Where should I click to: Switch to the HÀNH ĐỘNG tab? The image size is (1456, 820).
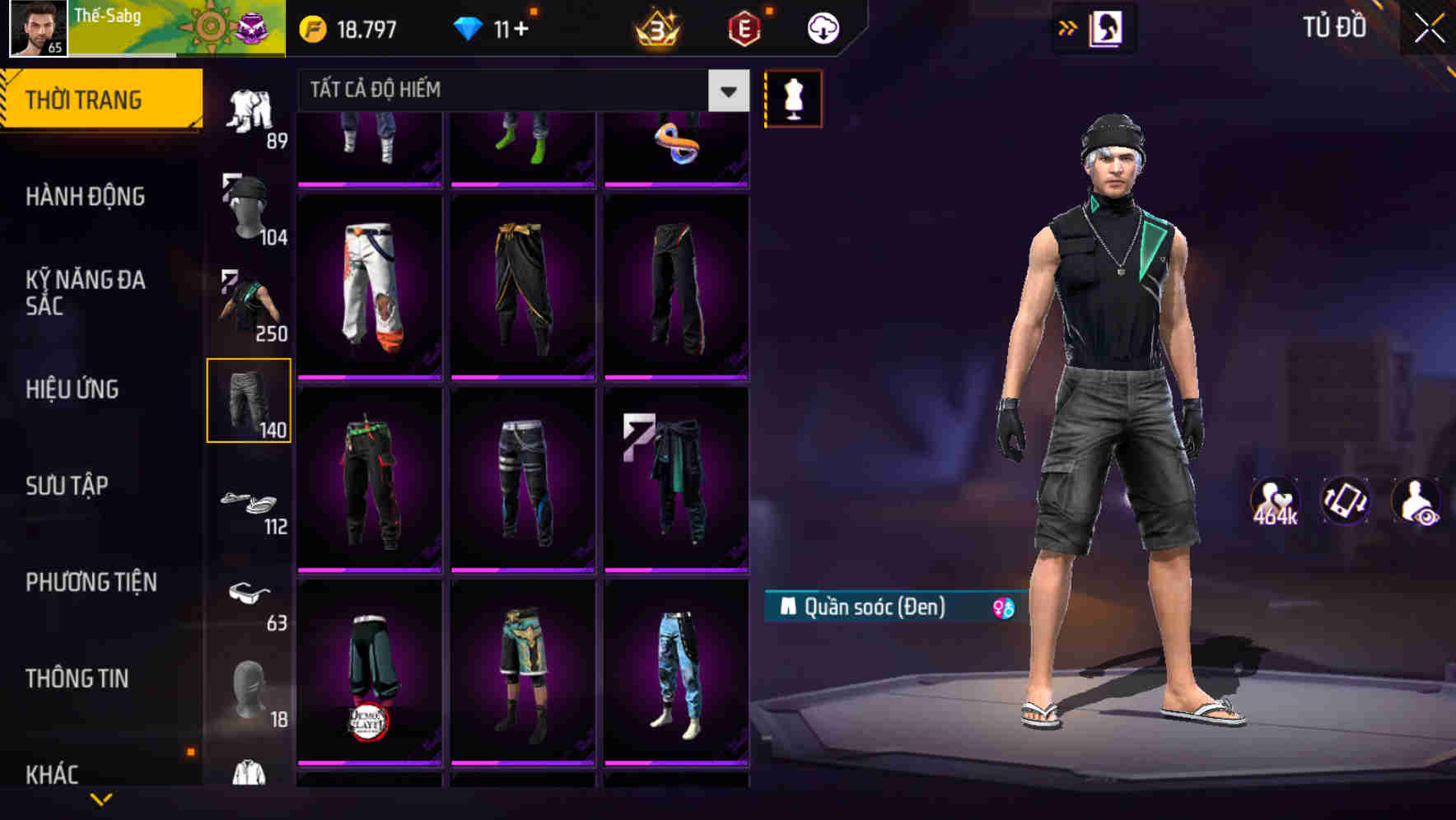[87, 198]
